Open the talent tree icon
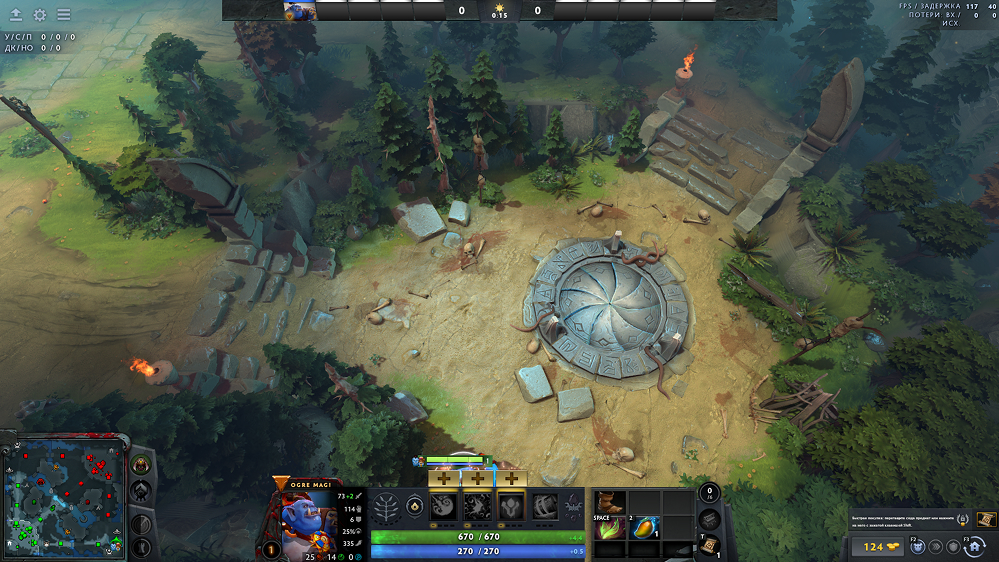Screen dimensions: 999x562 click(386, 506)
